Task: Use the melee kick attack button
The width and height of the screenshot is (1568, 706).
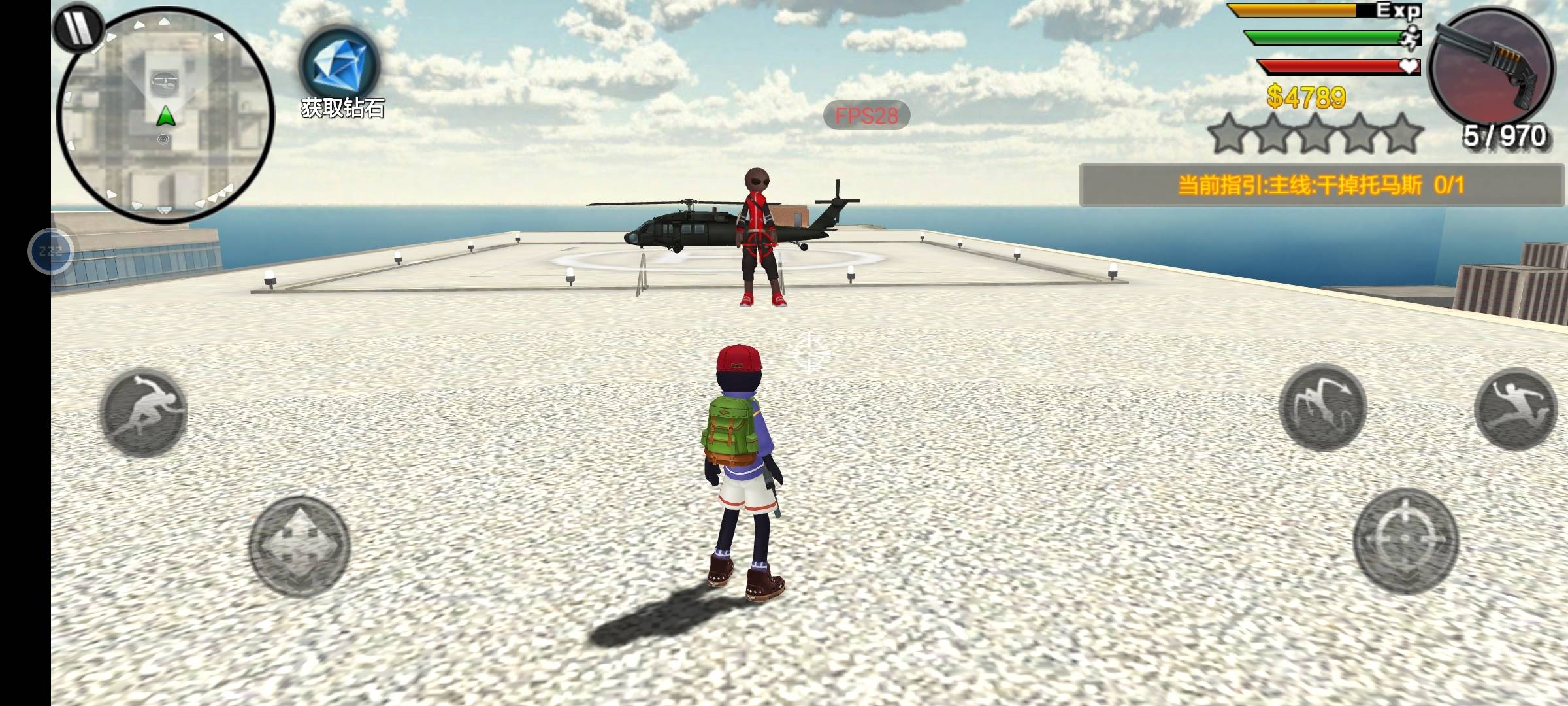Action: [1322, 408]
